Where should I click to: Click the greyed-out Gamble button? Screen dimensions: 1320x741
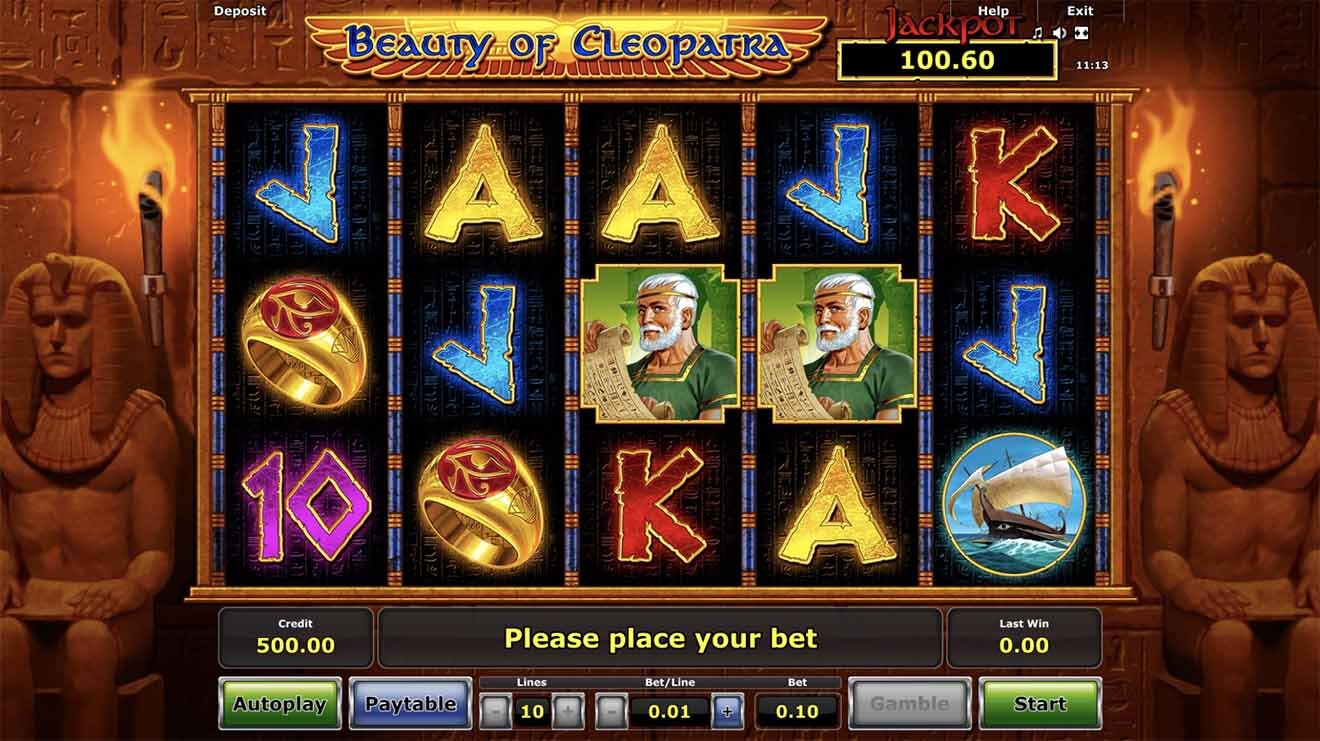pos(909,704)
